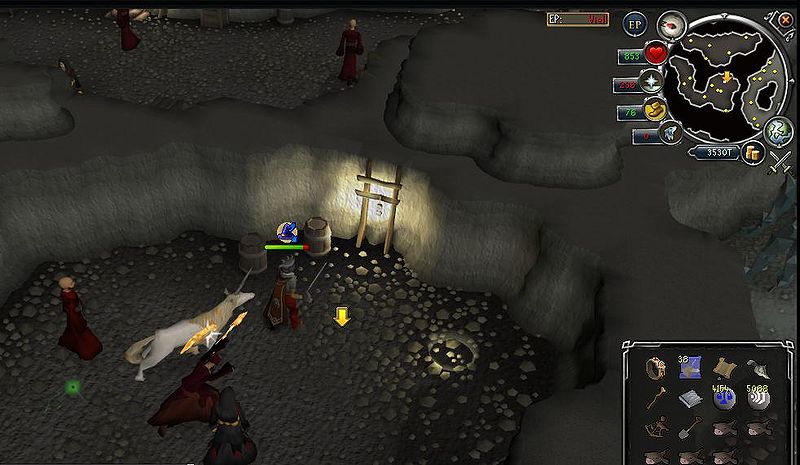Select the grey book inventory item
The image size is (800, 465).
(689, 399)
